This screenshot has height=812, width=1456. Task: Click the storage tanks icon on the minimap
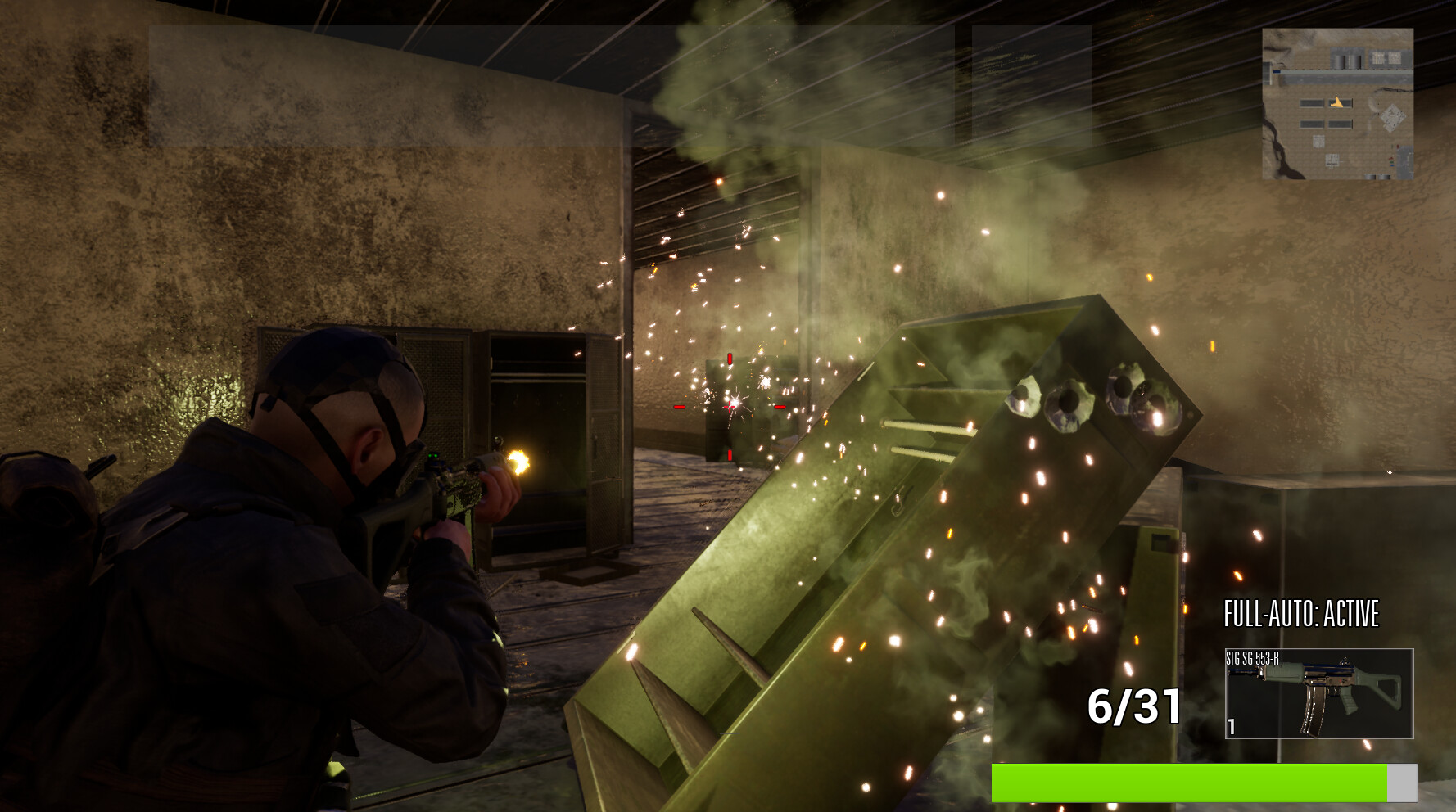pyautogui.click(x=1346, y=58)
